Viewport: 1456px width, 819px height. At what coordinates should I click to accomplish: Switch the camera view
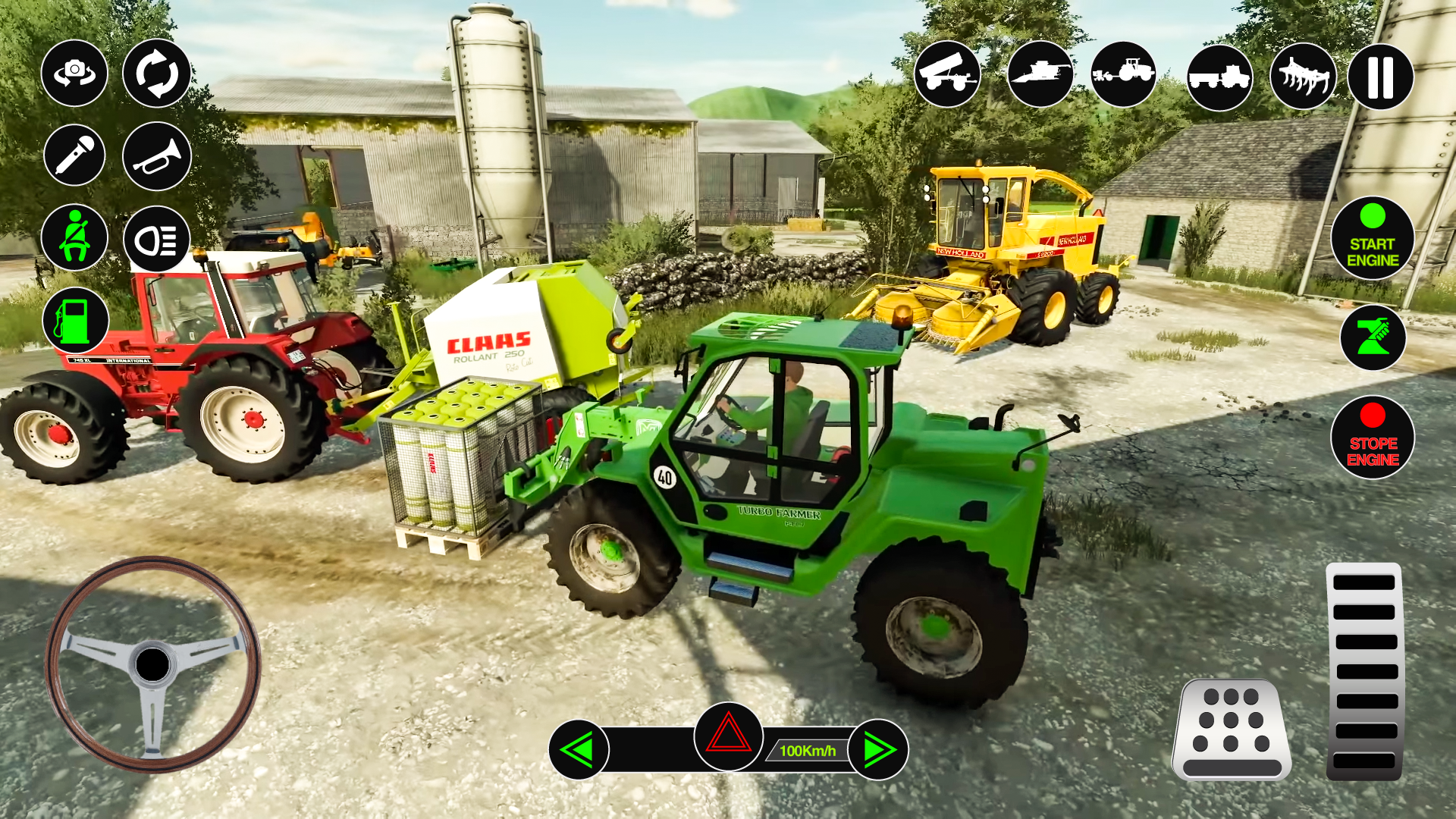pos(74,73)
